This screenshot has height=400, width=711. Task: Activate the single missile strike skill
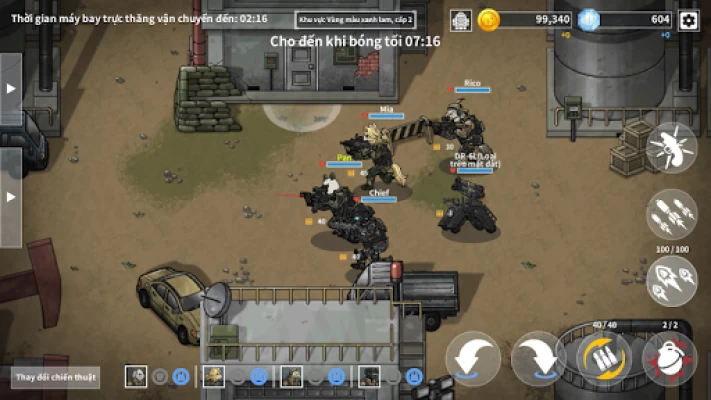click(671, 148)
